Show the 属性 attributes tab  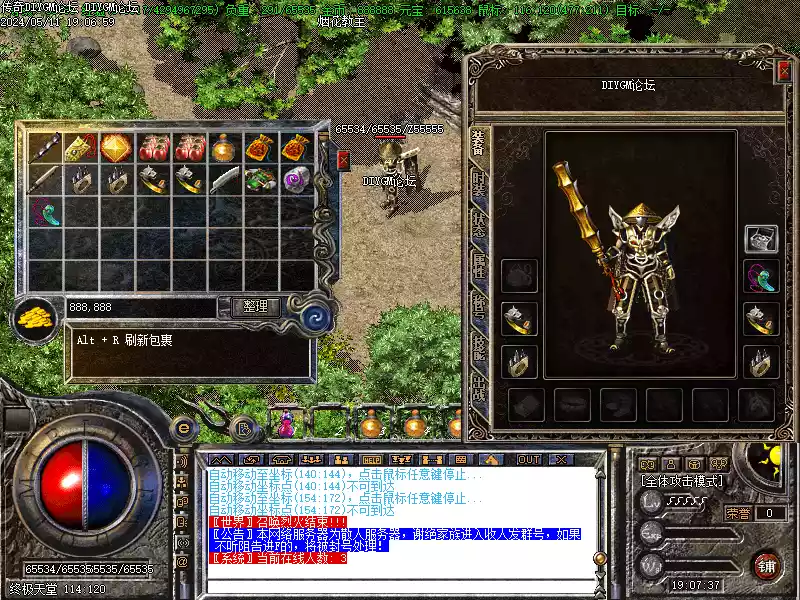[479, 264]
